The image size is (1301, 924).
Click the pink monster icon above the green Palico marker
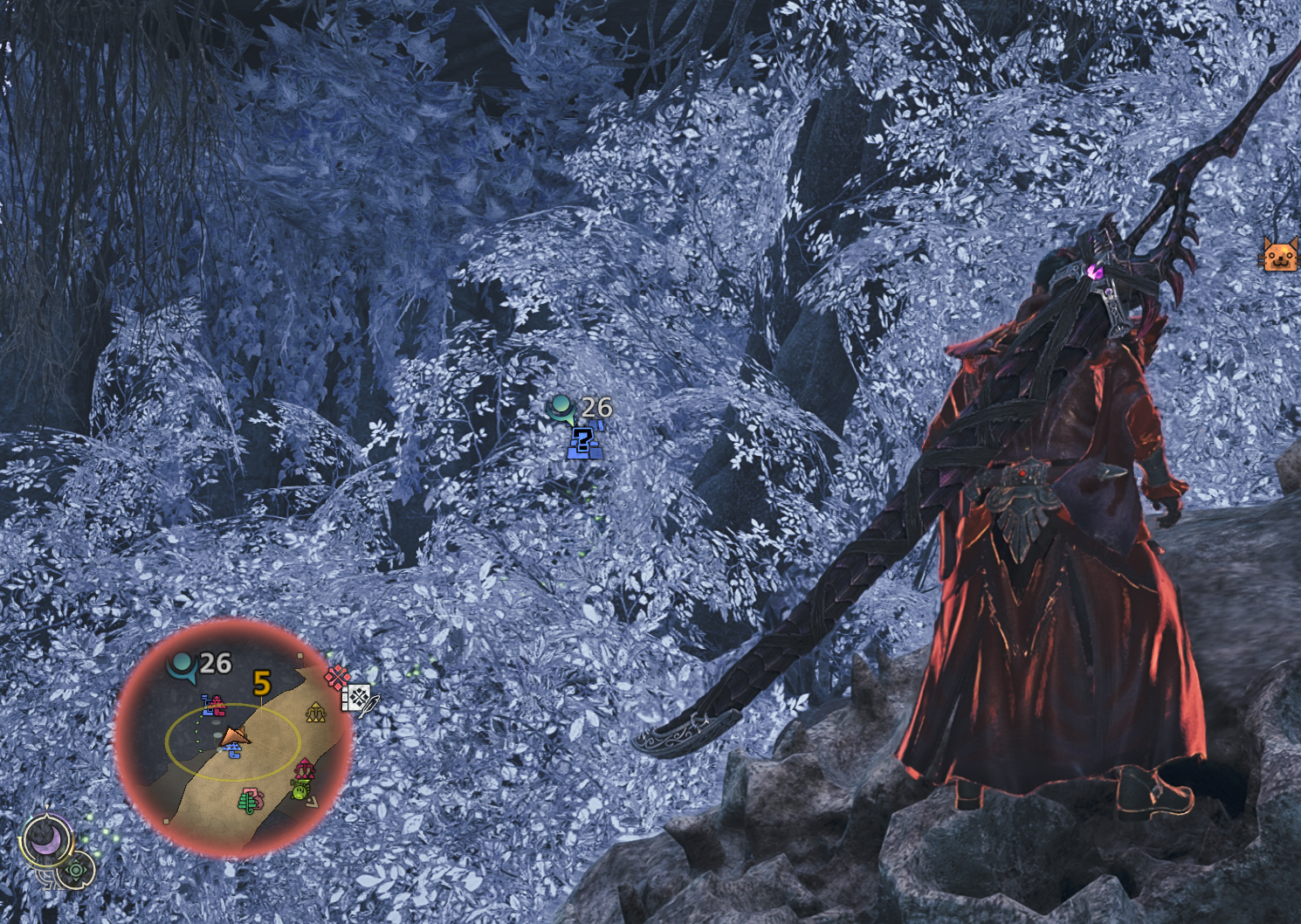[x=304, y=769]
